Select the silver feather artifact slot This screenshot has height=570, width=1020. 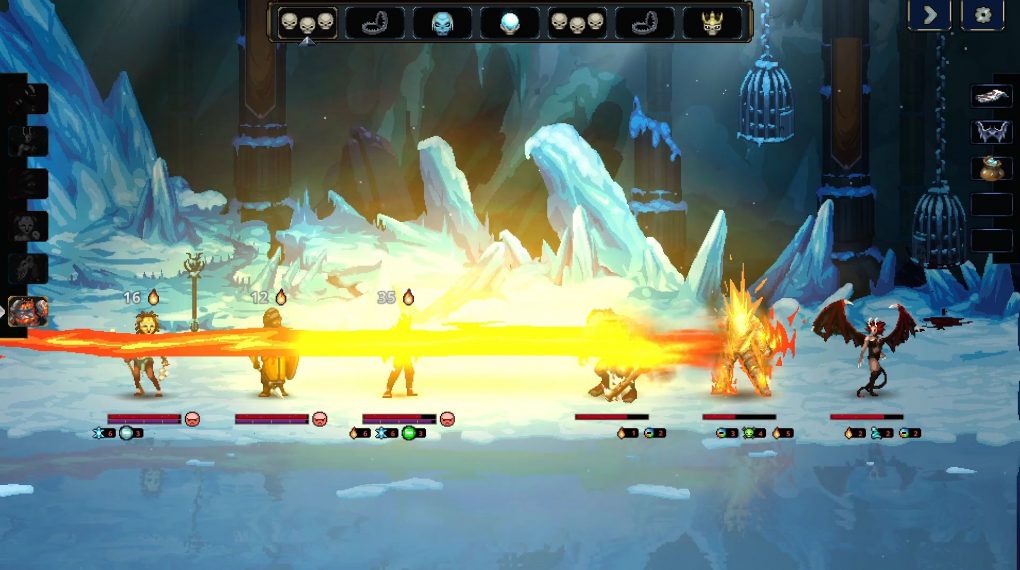coord(992,96)
